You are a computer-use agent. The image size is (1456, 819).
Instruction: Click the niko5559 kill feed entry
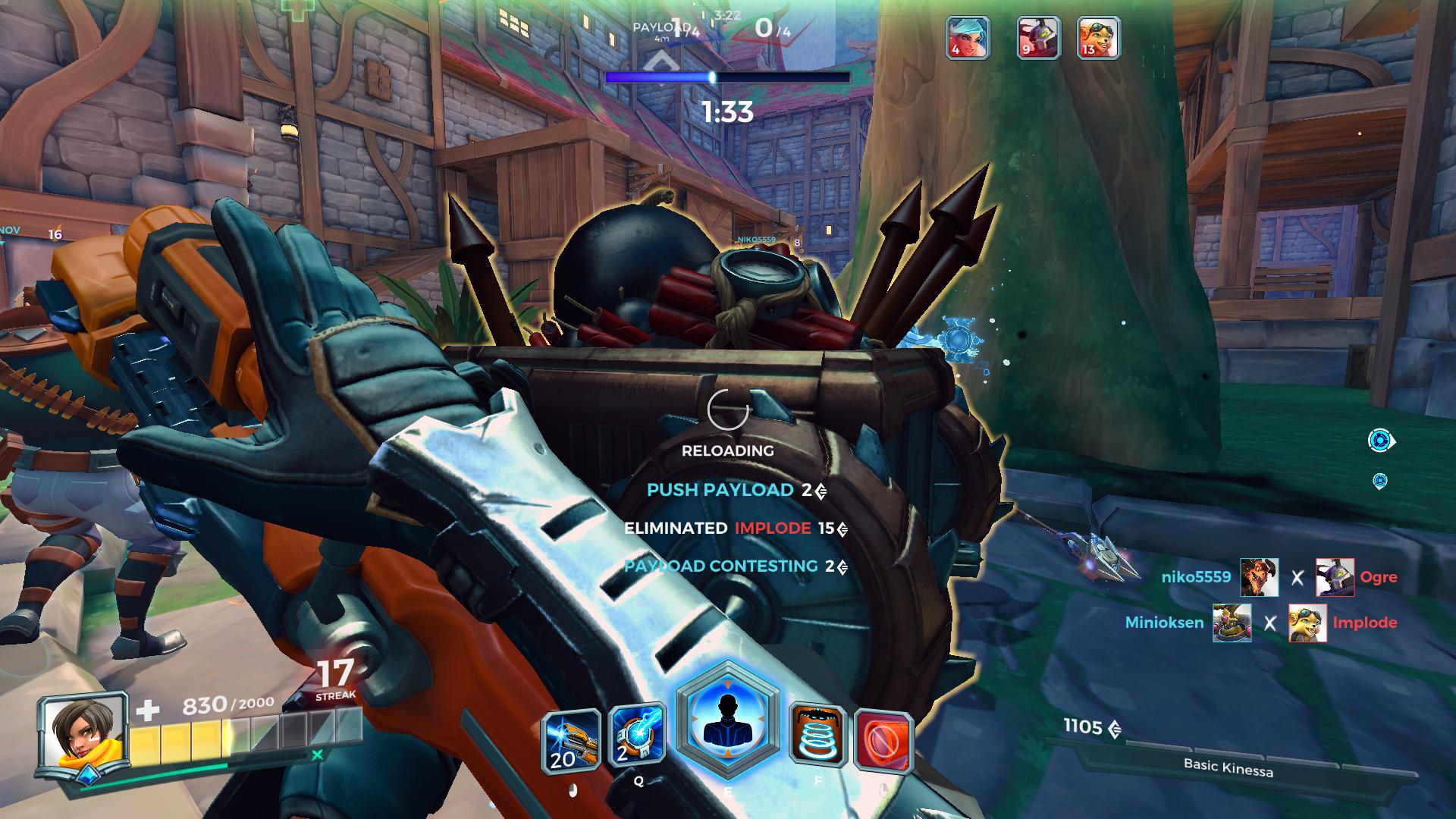[1196, 577]
